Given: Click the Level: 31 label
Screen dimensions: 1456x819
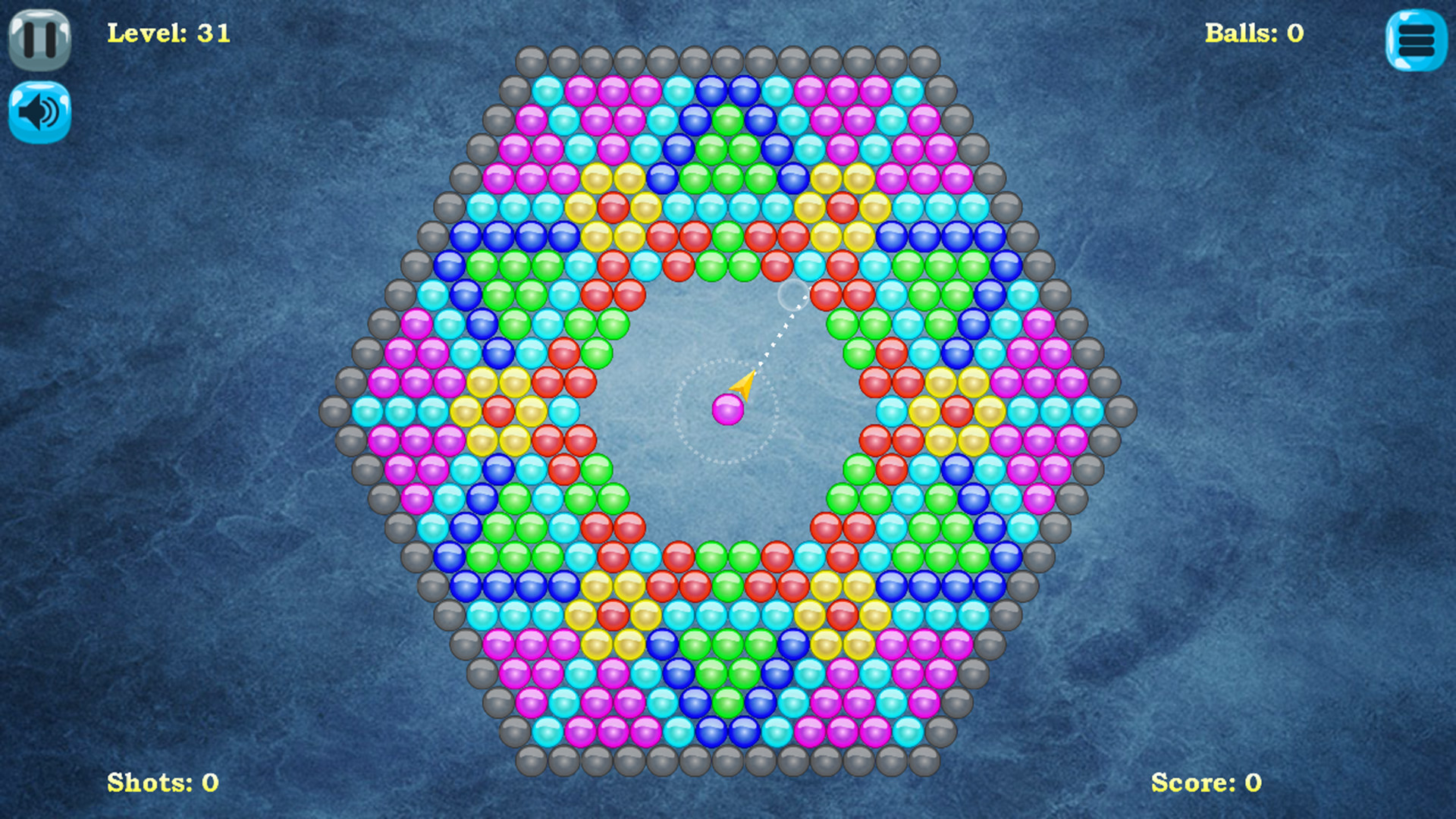Looking at the screenshot, I should pos(168,33).
